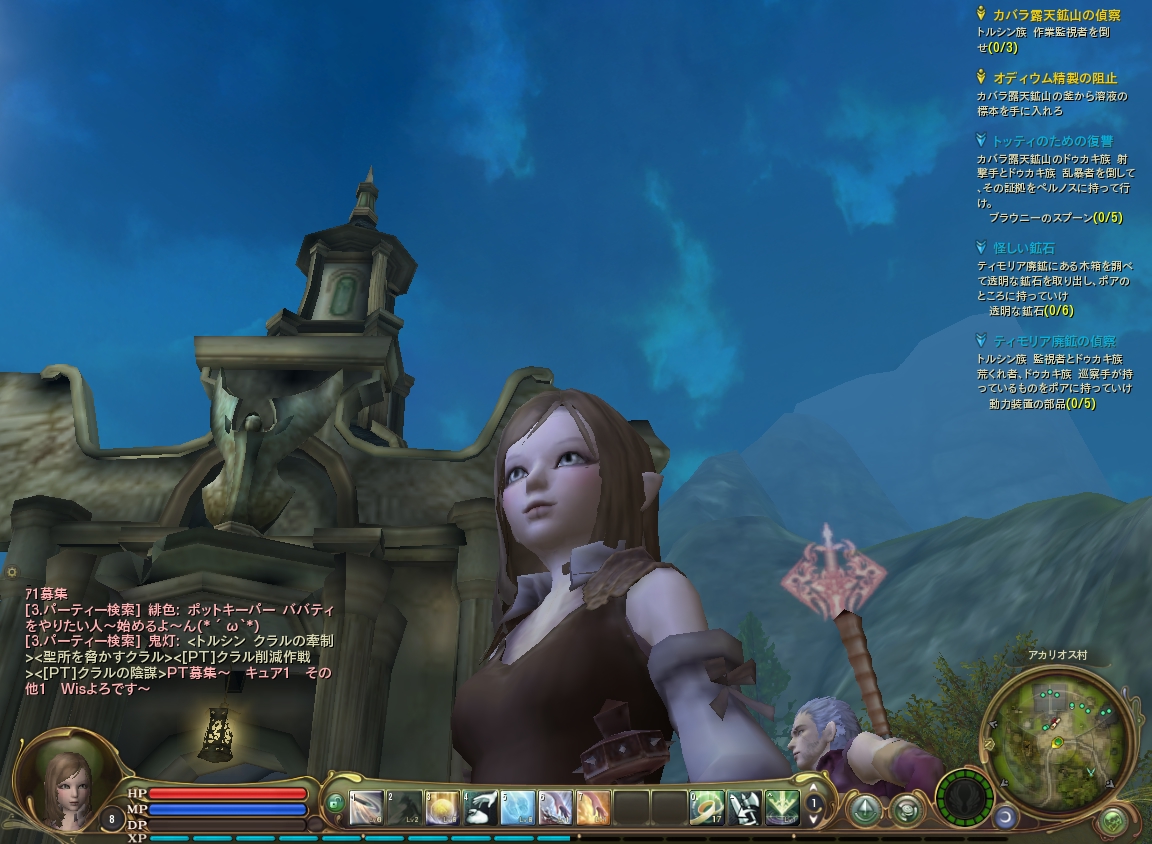
Task: Select the 怪しい鉱石 quest in the tracker
Action: coord(1023,247)
